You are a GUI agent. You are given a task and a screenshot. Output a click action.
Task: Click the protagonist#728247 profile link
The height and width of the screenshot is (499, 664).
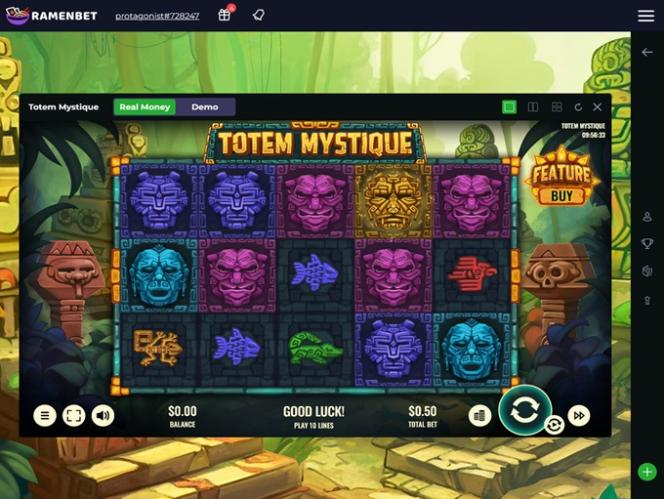(157, 16)
